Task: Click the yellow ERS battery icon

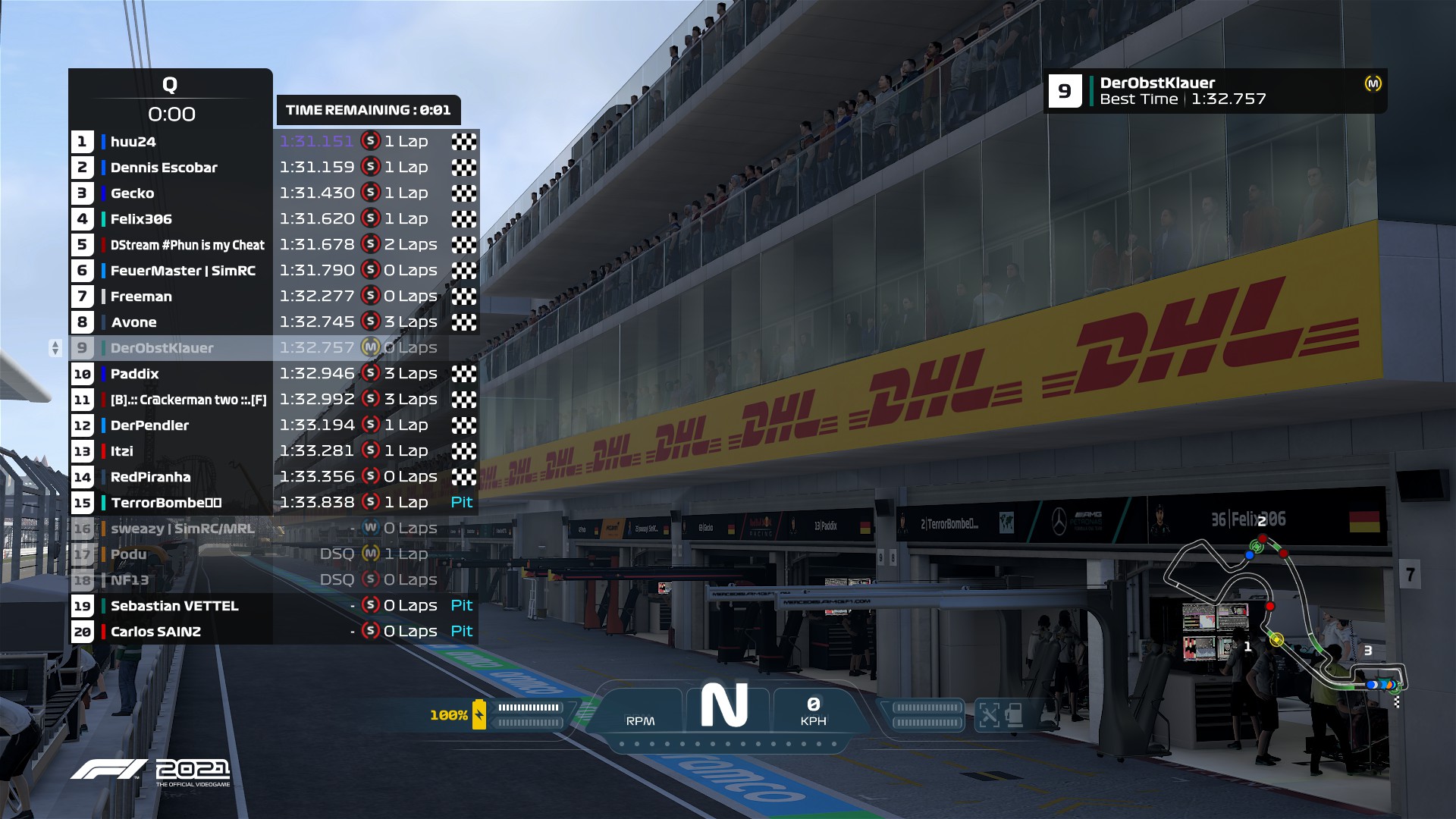Action: coord(479,714)
